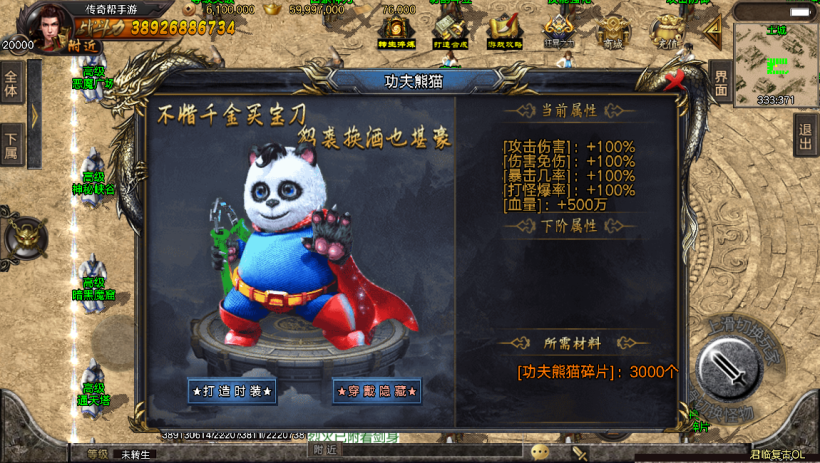
Task: Open the minimap of 土城
Action: point(775,63)
